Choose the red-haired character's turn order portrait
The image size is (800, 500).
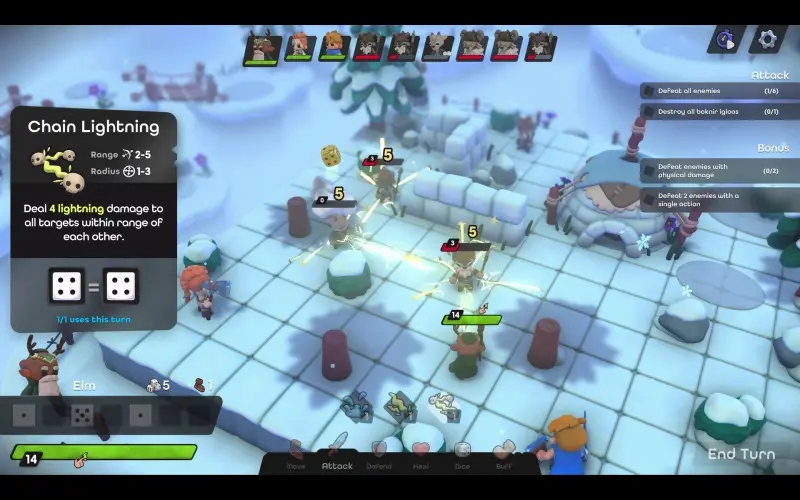[x=298, y=46]
